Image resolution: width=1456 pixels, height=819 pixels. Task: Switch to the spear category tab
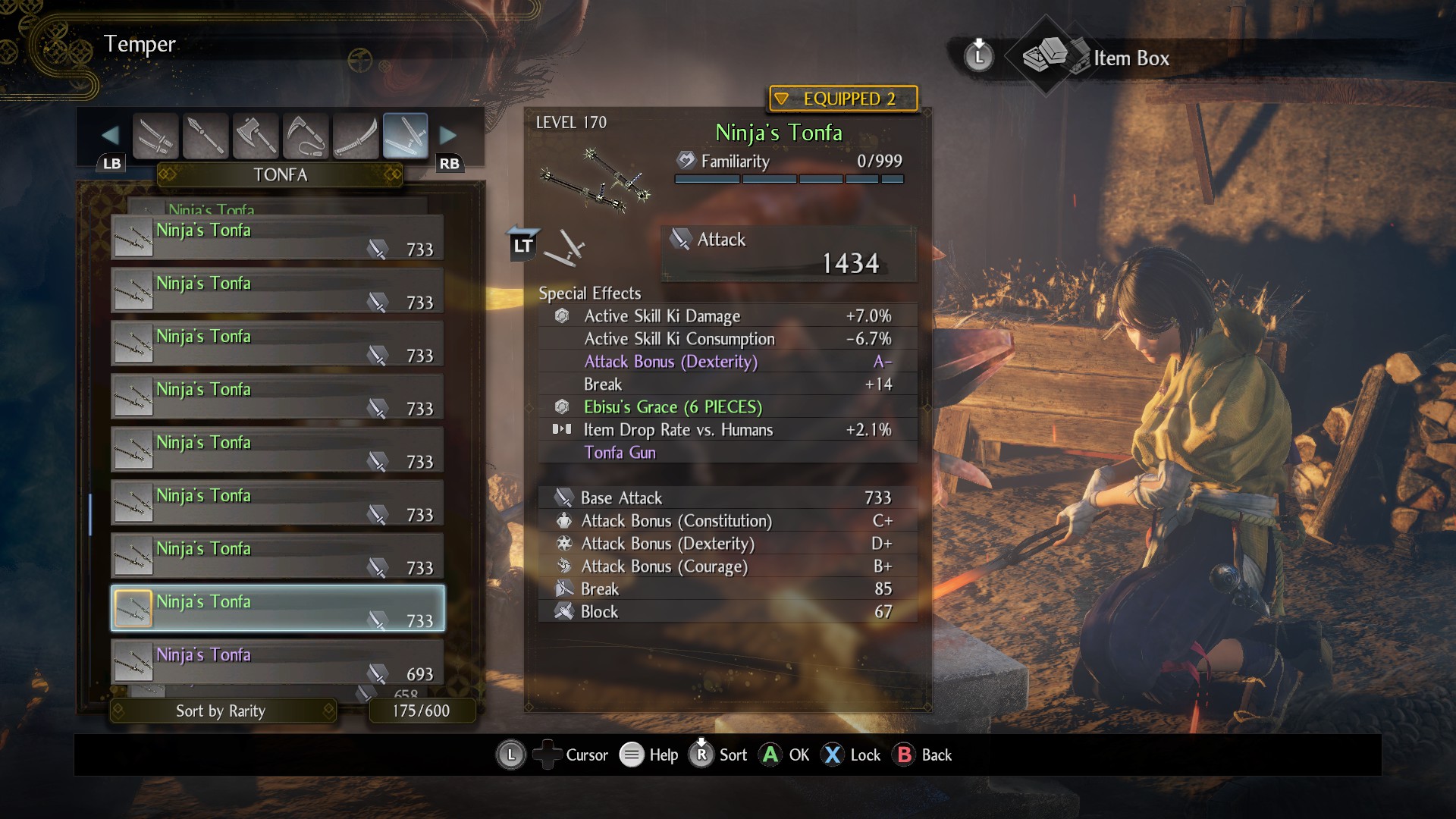(206, 136)
